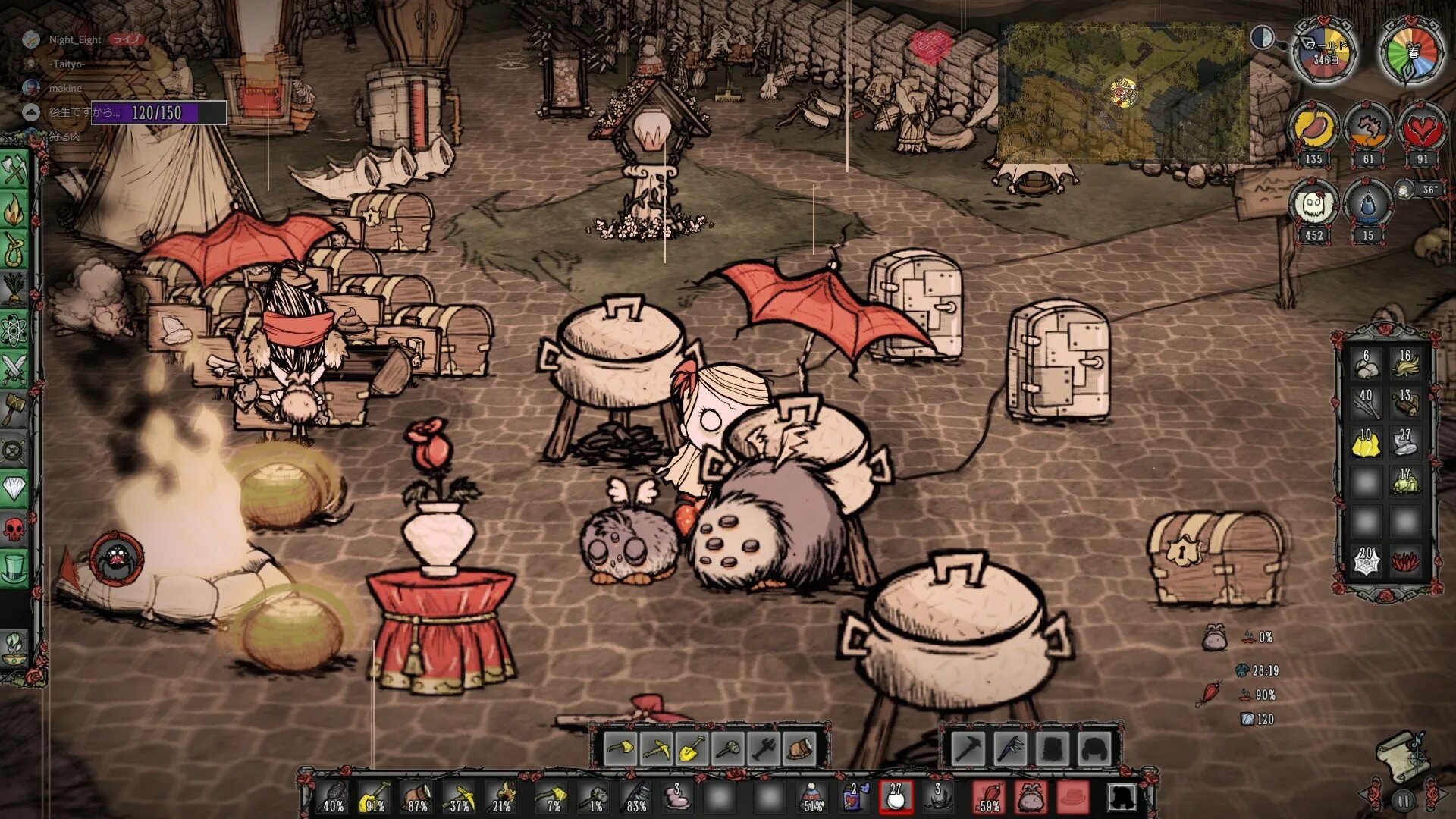The height and width of the screenshot is (819, 1456).
Task: Open the Refine diamond crafting tab
Action: 14,489
